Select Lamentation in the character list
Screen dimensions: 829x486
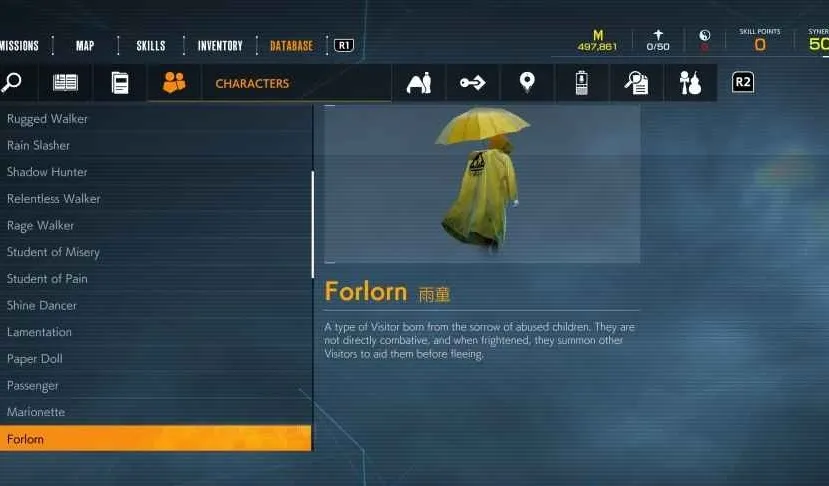tap(39, 332)
